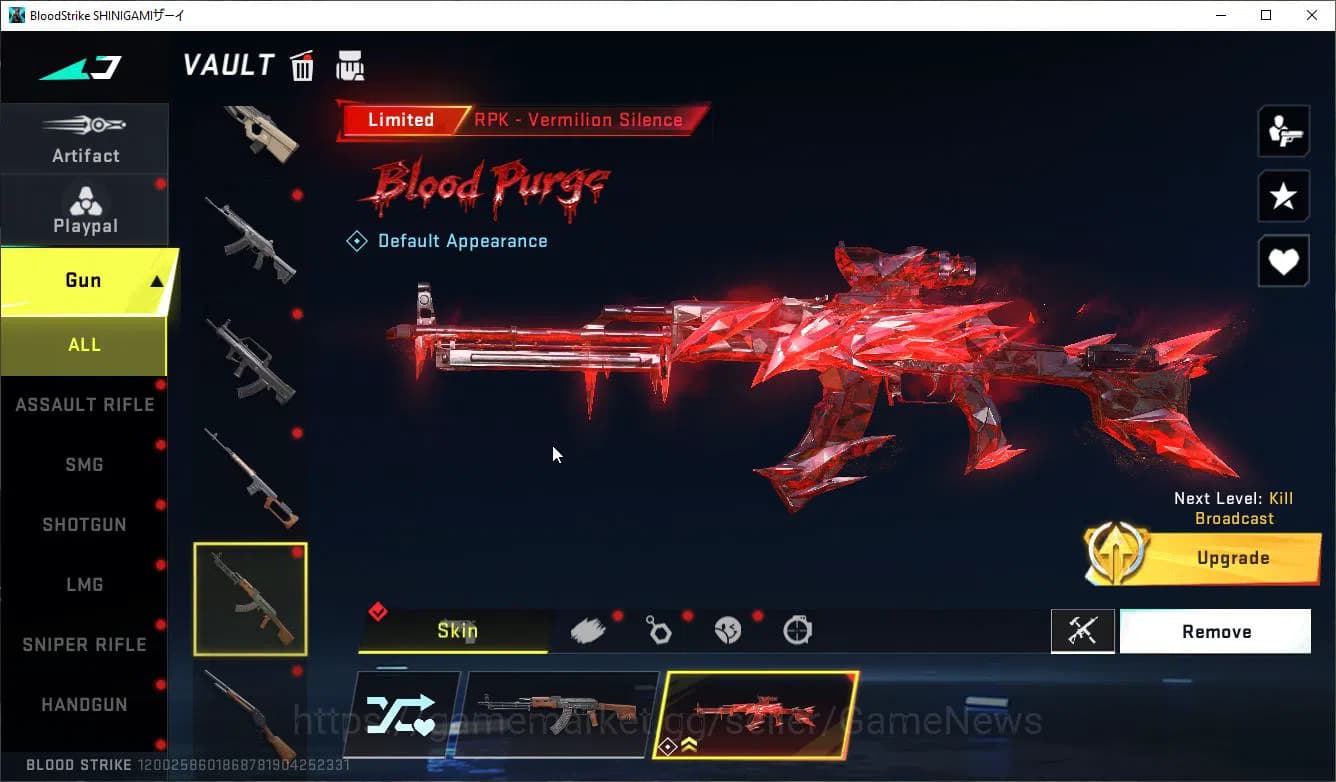Image resolution: width=1336 pixels, height=782 pixels.
Task: Open the character pose preview icon
Action: coord(1283,130)
